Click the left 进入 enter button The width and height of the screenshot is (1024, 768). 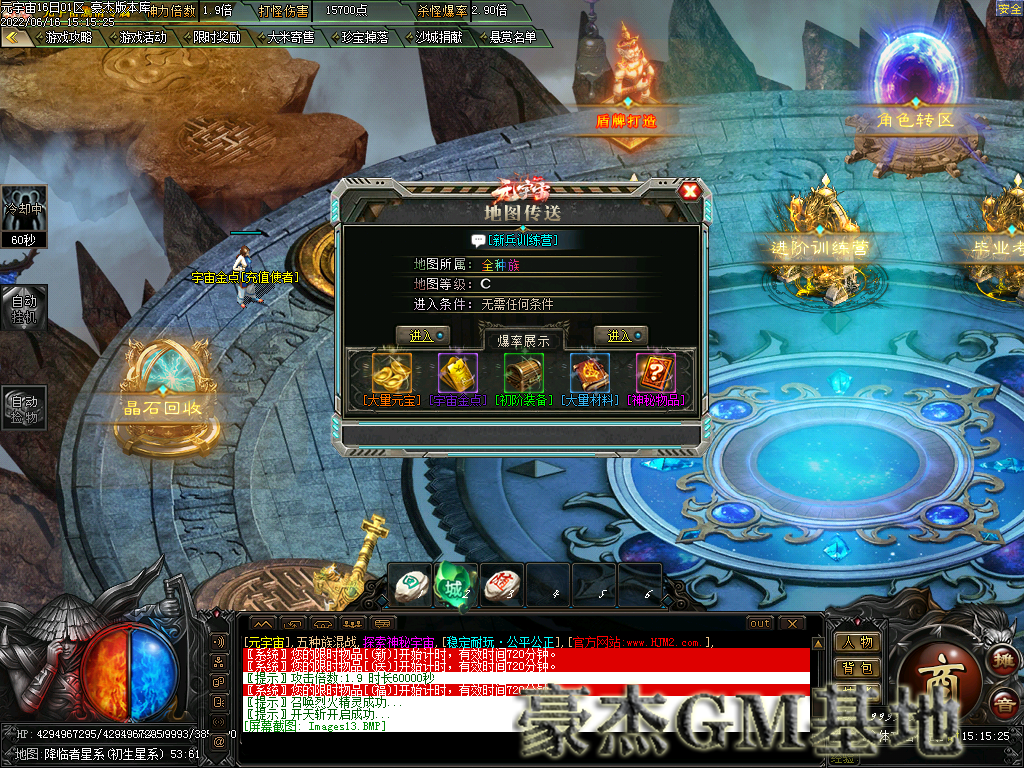click(422, 336)
